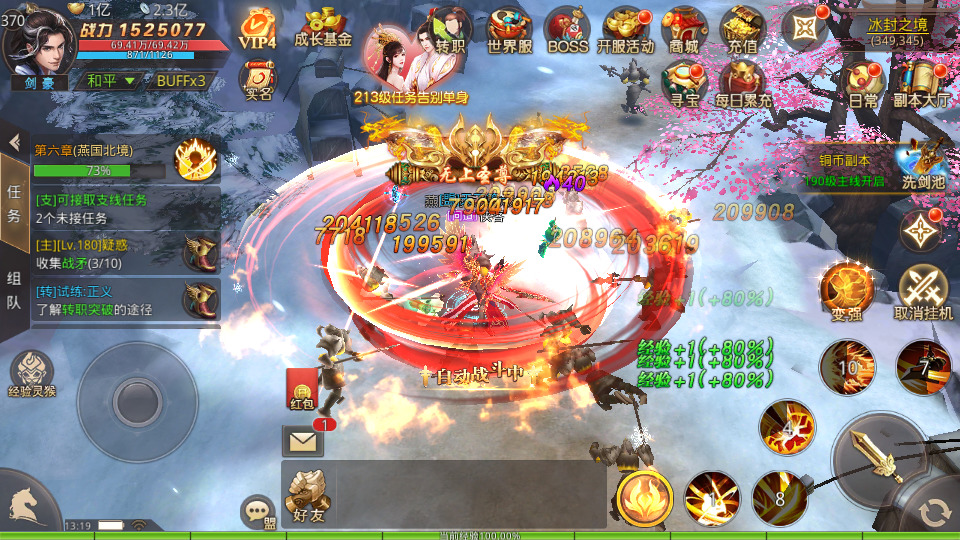The height and width of the screenshot is (540, 960).
Task: Cancel auto-battle with 取消挂机
Action: (923, 291)
